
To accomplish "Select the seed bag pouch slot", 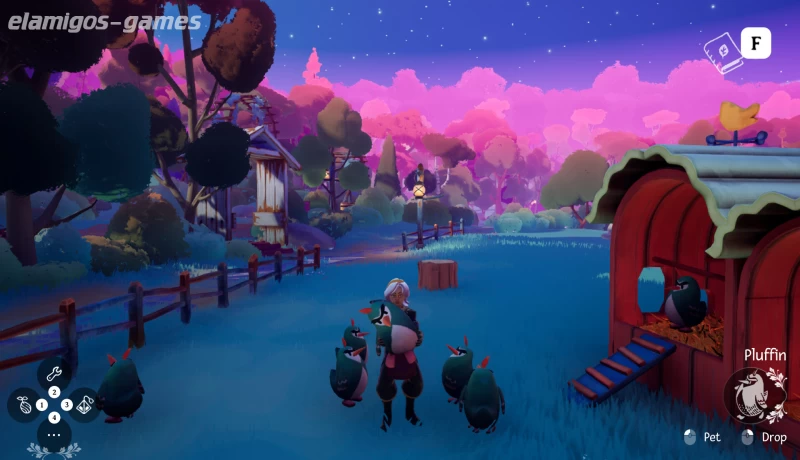I will point(85,405).
